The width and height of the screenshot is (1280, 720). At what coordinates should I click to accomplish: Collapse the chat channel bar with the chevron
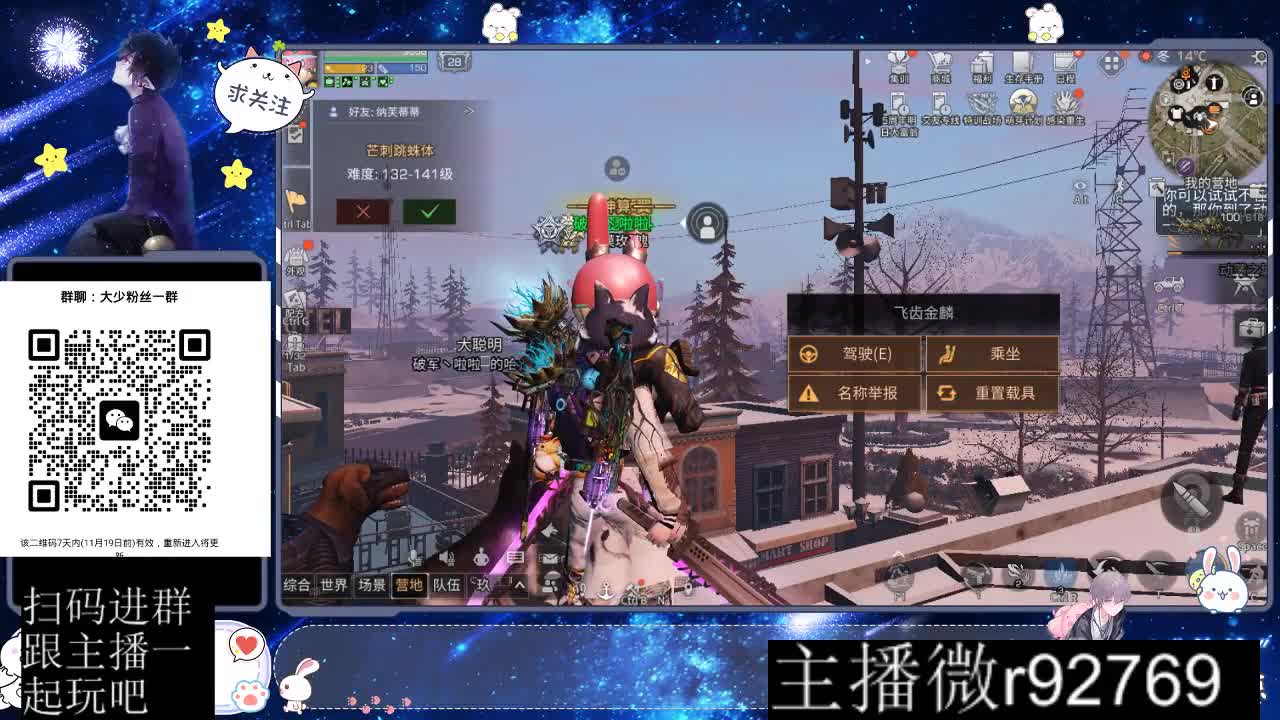(519, 583)
